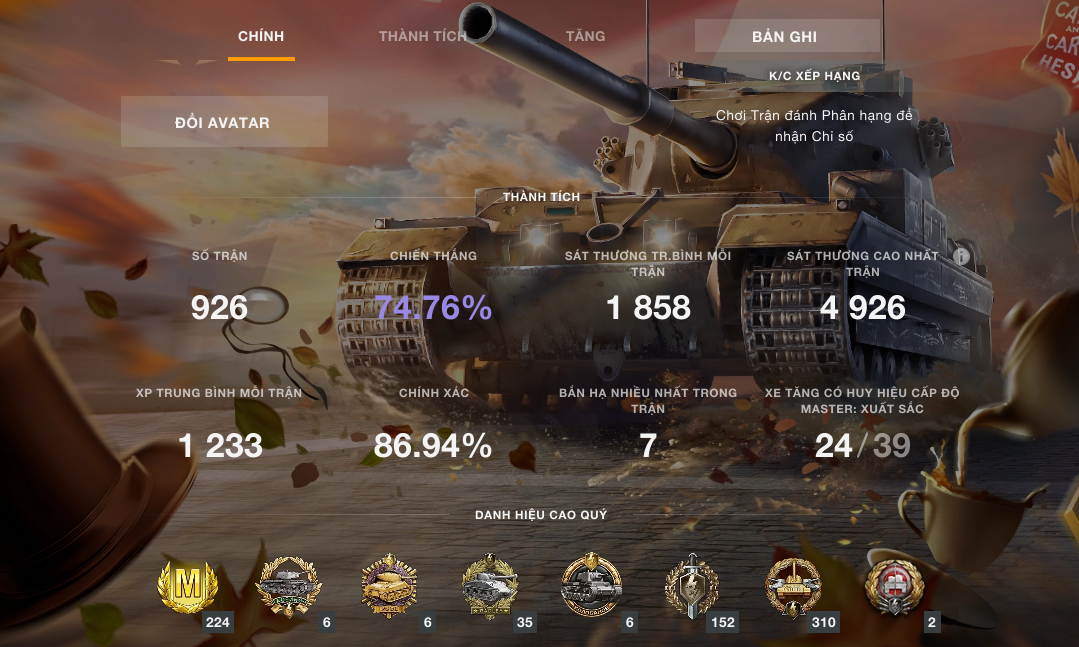Open the medal with count 35

pos(490,586)
